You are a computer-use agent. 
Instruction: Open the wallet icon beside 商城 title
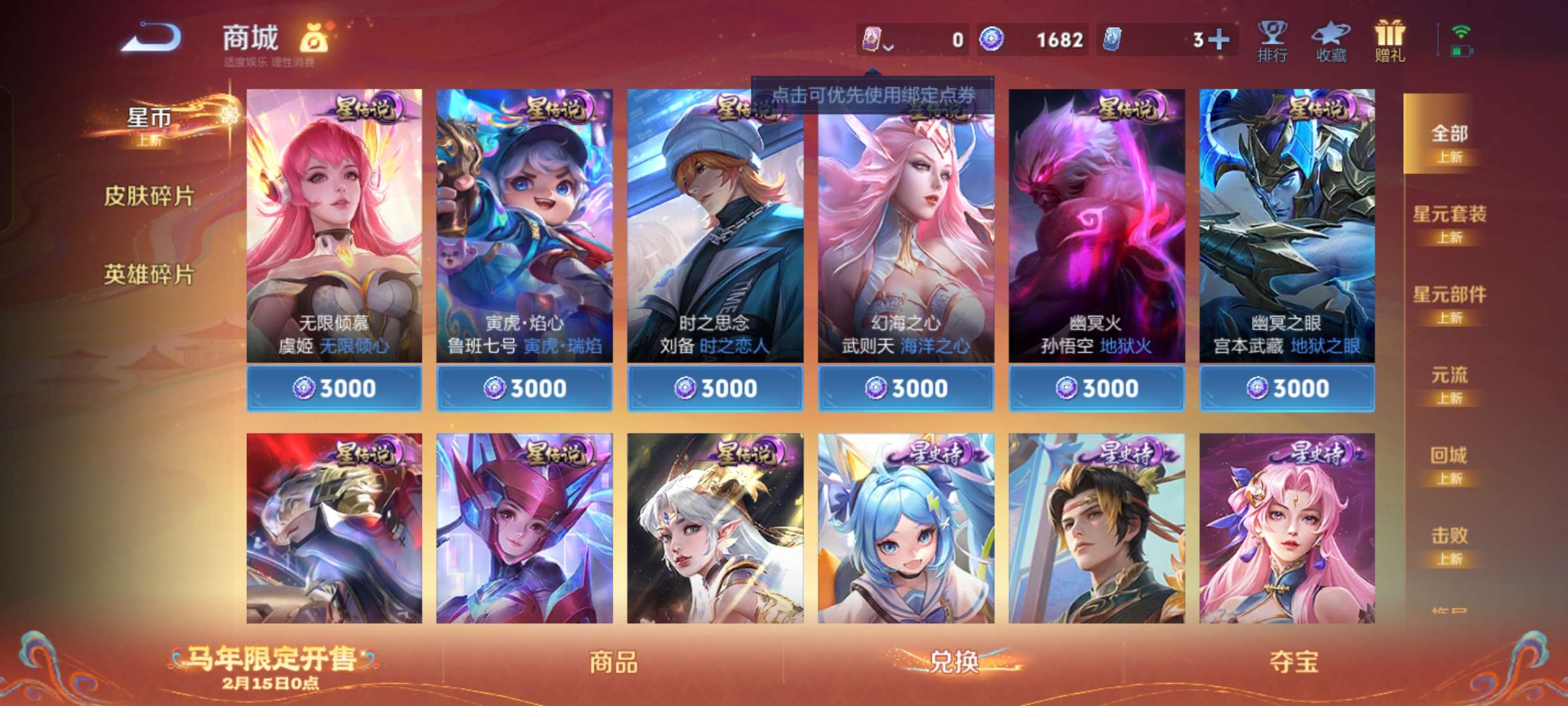point(315,38)
